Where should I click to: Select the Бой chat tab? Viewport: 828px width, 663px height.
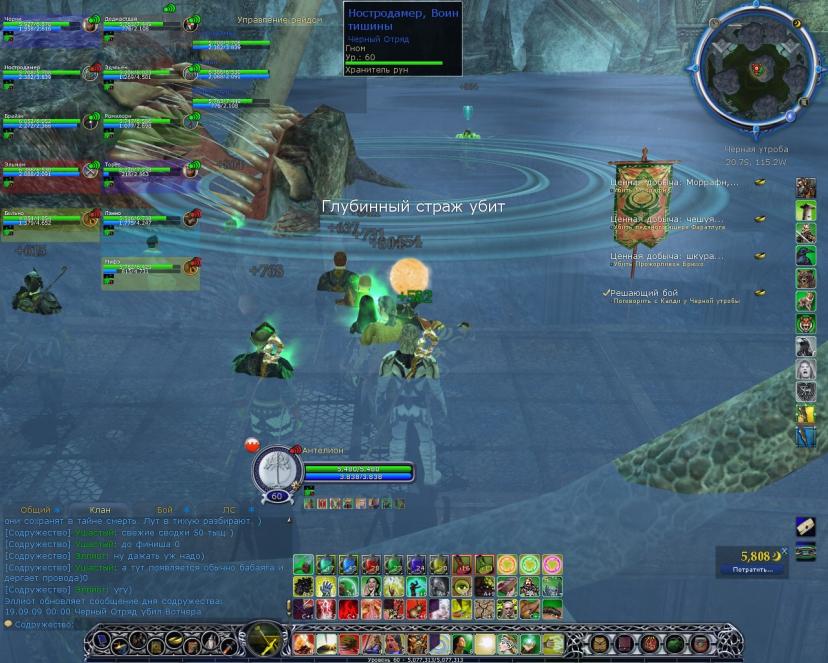(x=165, y=510)
